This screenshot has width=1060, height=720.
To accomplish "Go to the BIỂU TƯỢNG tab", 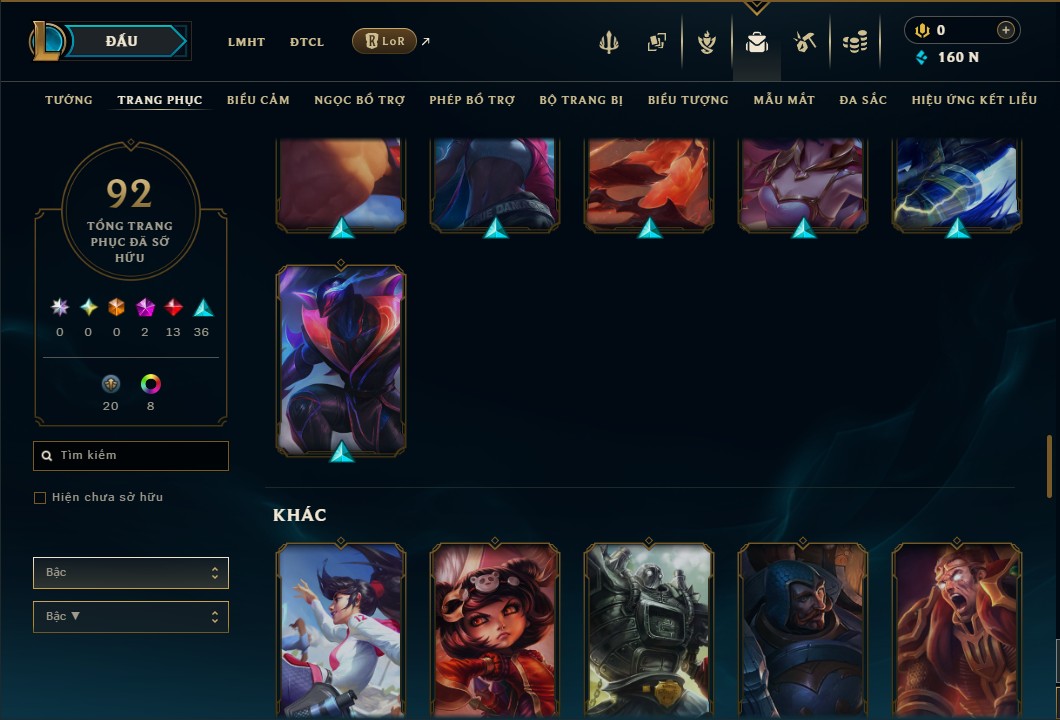I will 688,100.
